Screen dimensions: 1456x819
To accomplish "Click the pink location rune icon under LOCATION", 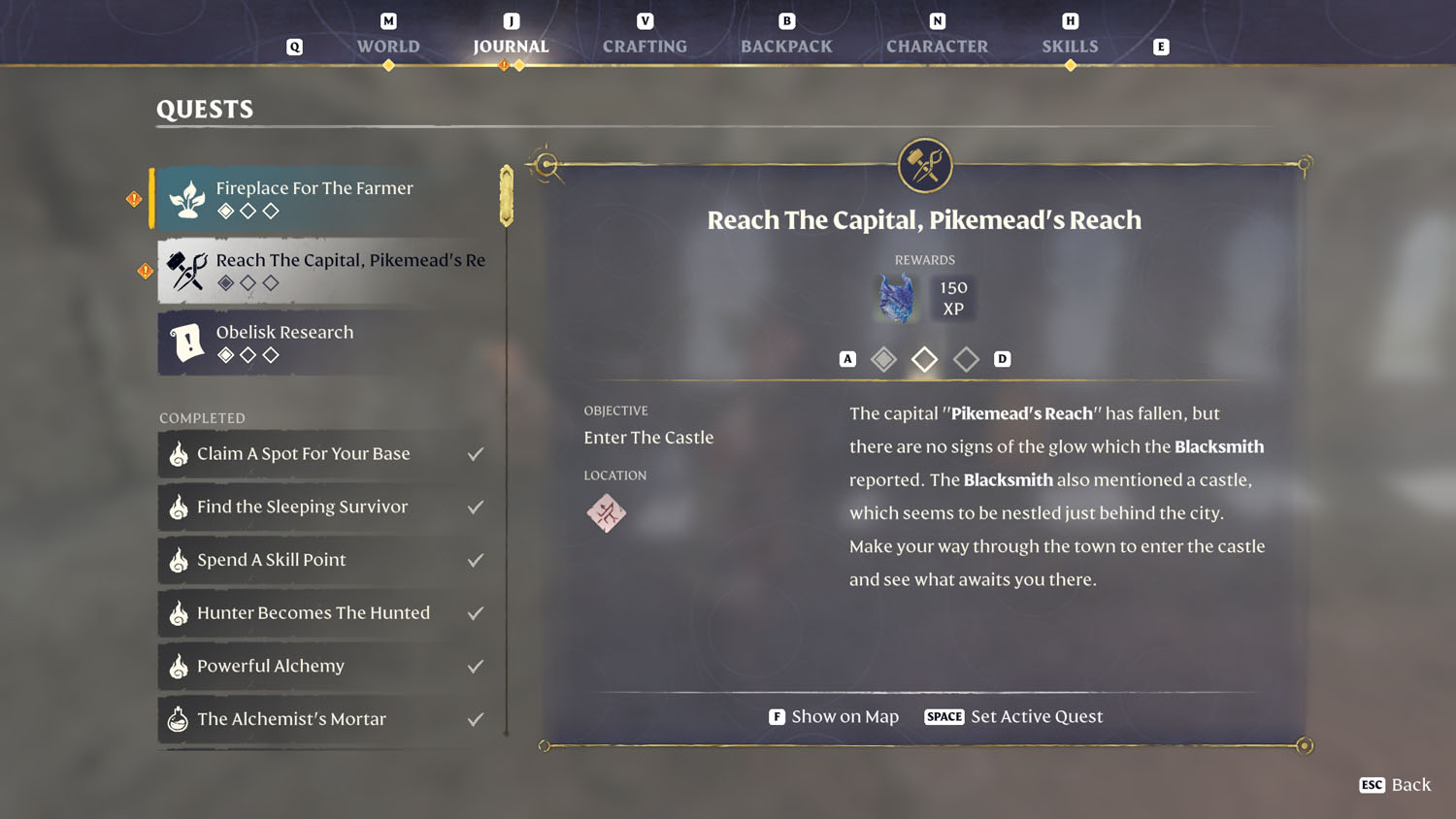I will [606, 512].
